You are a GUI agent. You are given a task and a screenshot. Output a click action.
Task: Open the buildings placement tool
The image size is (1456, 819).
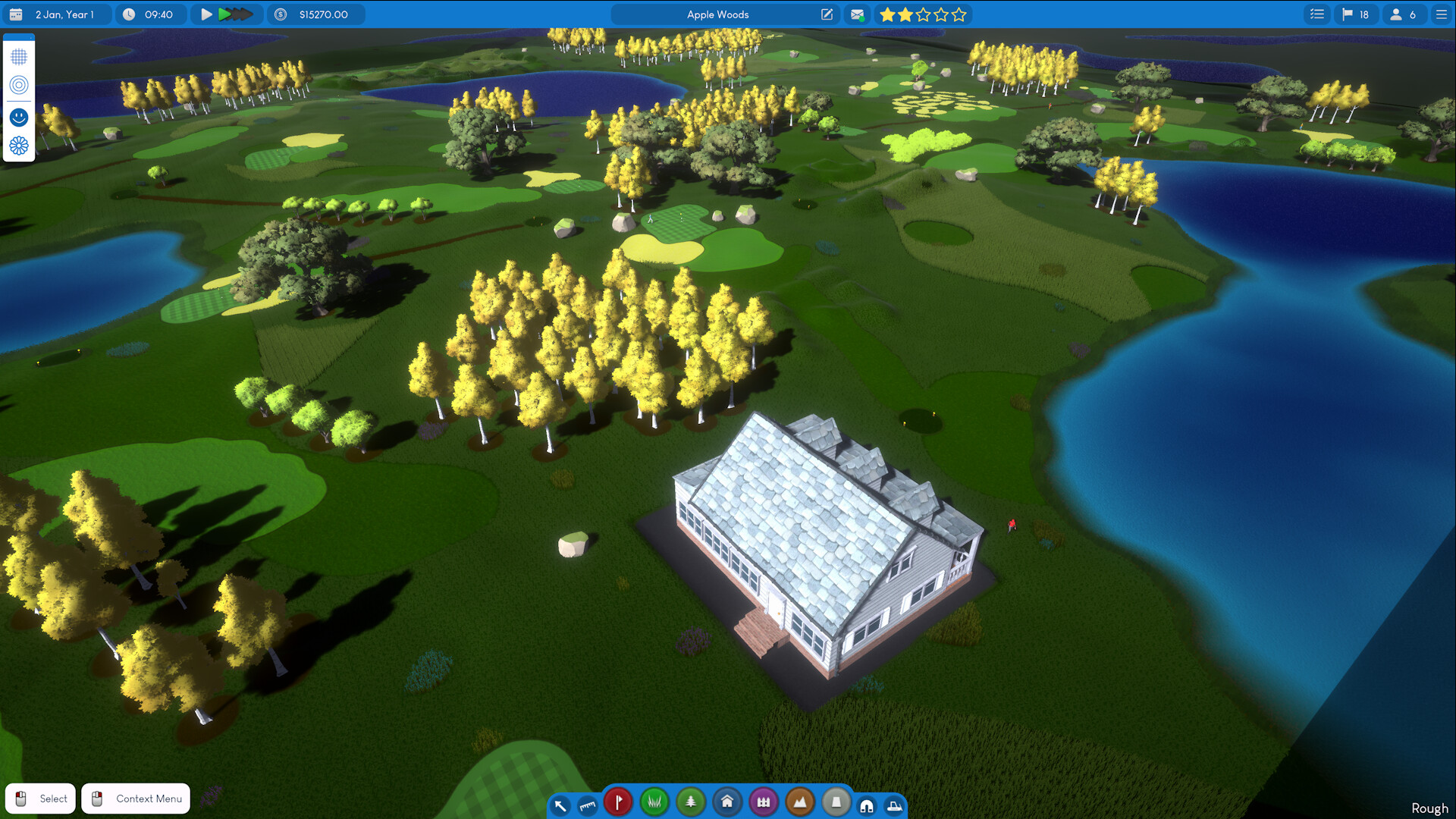point(727,802)
